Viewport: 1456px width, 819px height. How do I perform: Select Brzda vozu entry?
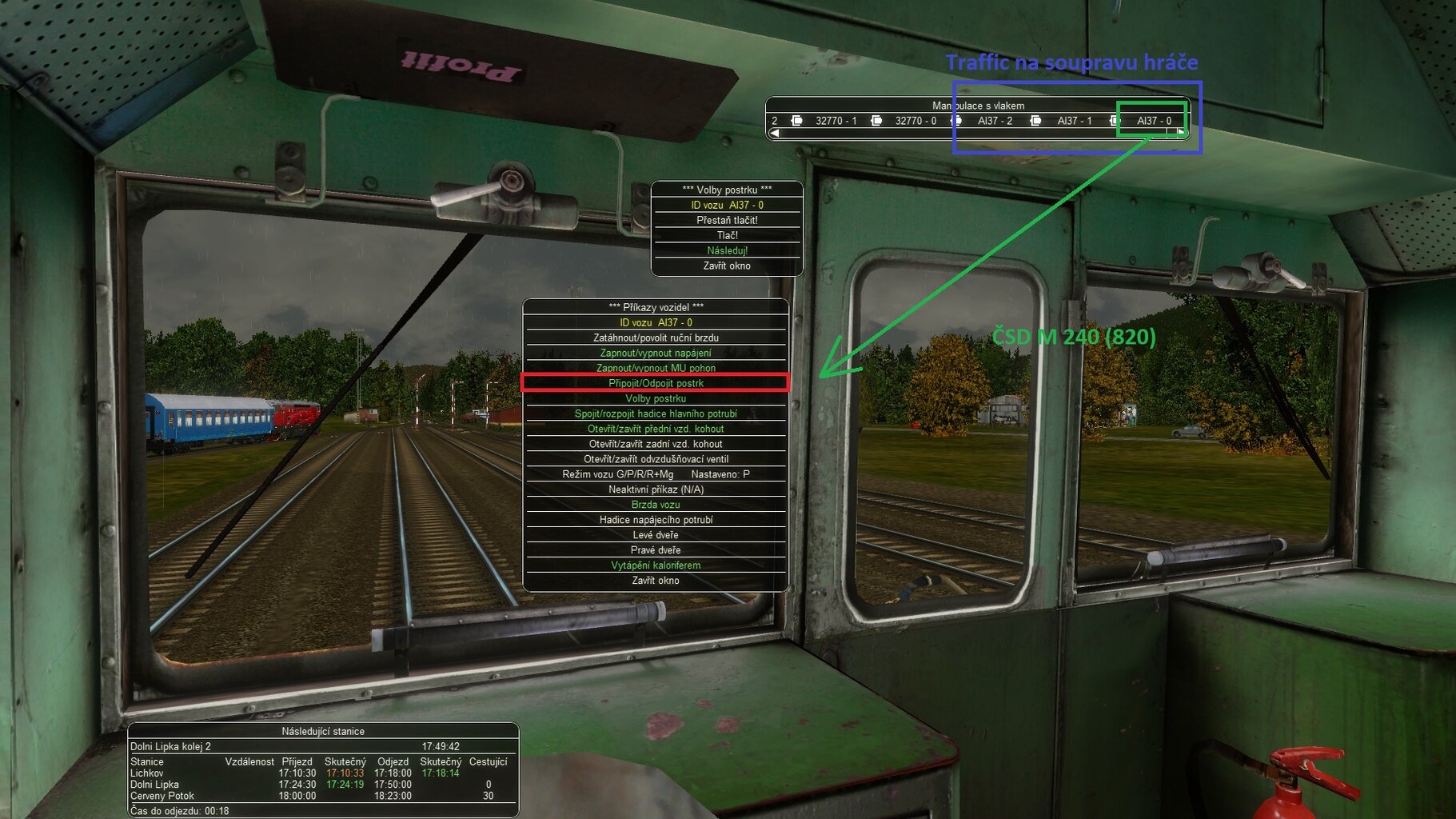[x=656, y=505]
